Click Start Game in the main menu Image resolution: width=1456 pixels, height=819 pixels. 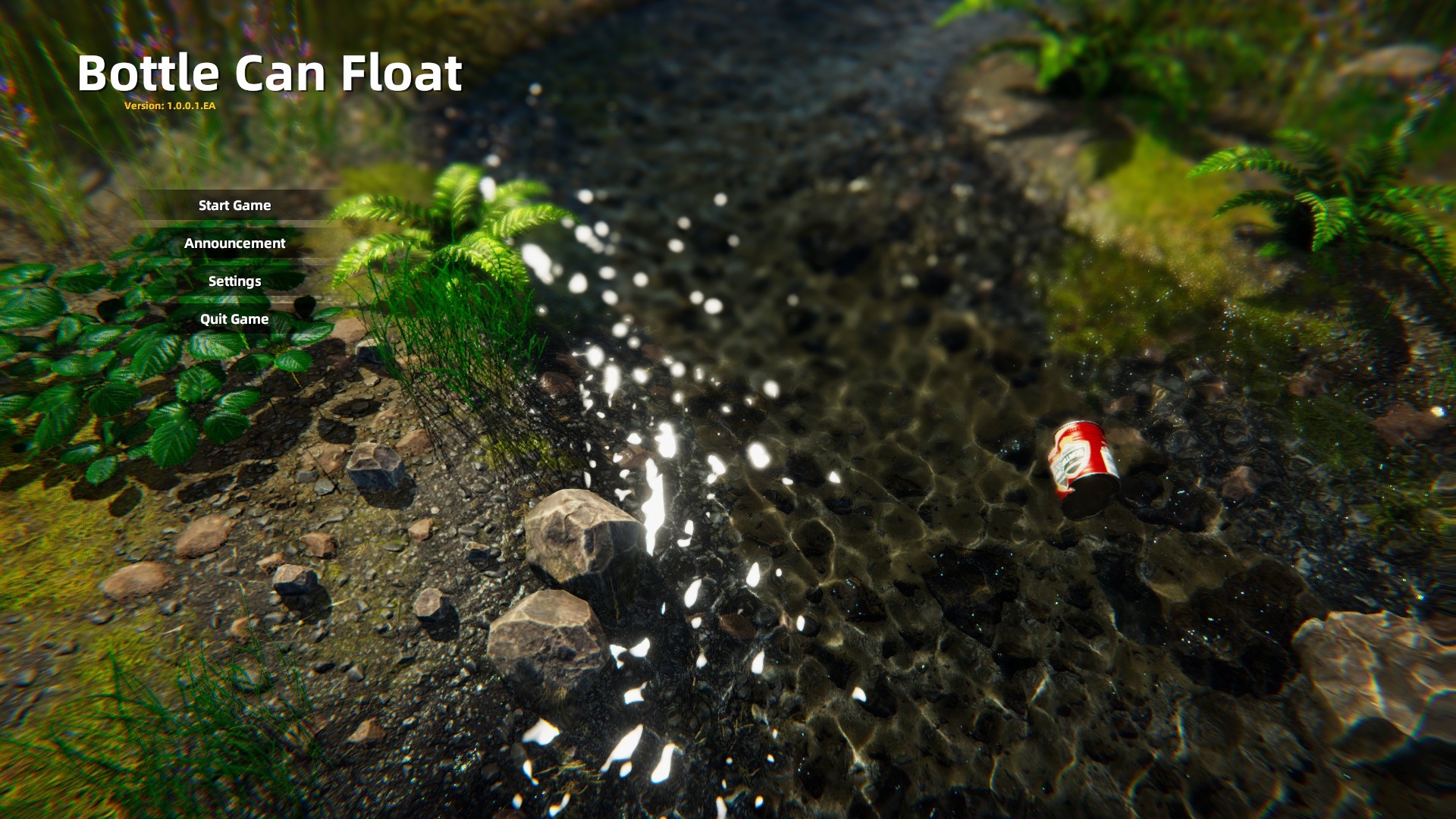[x=234, y=206]
